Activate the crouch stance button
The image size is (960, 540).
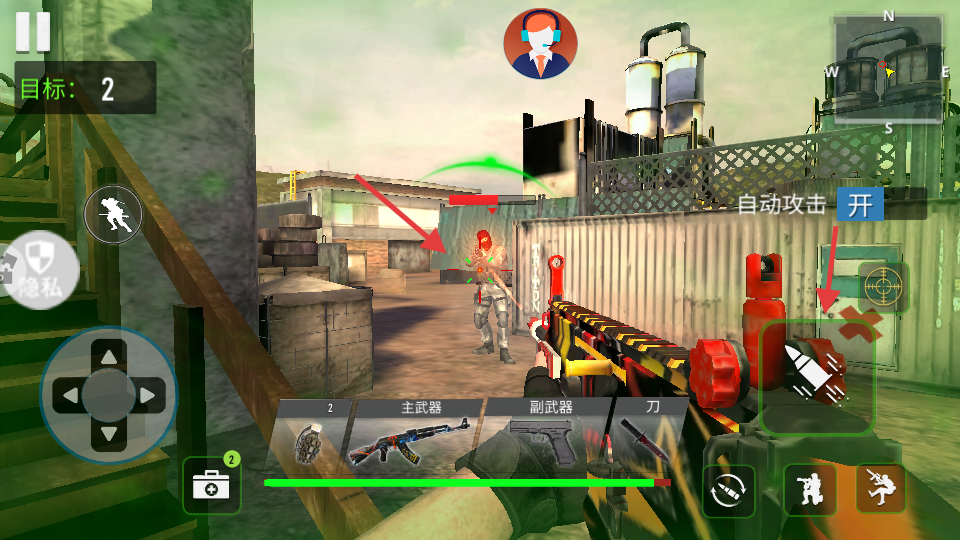808,489
